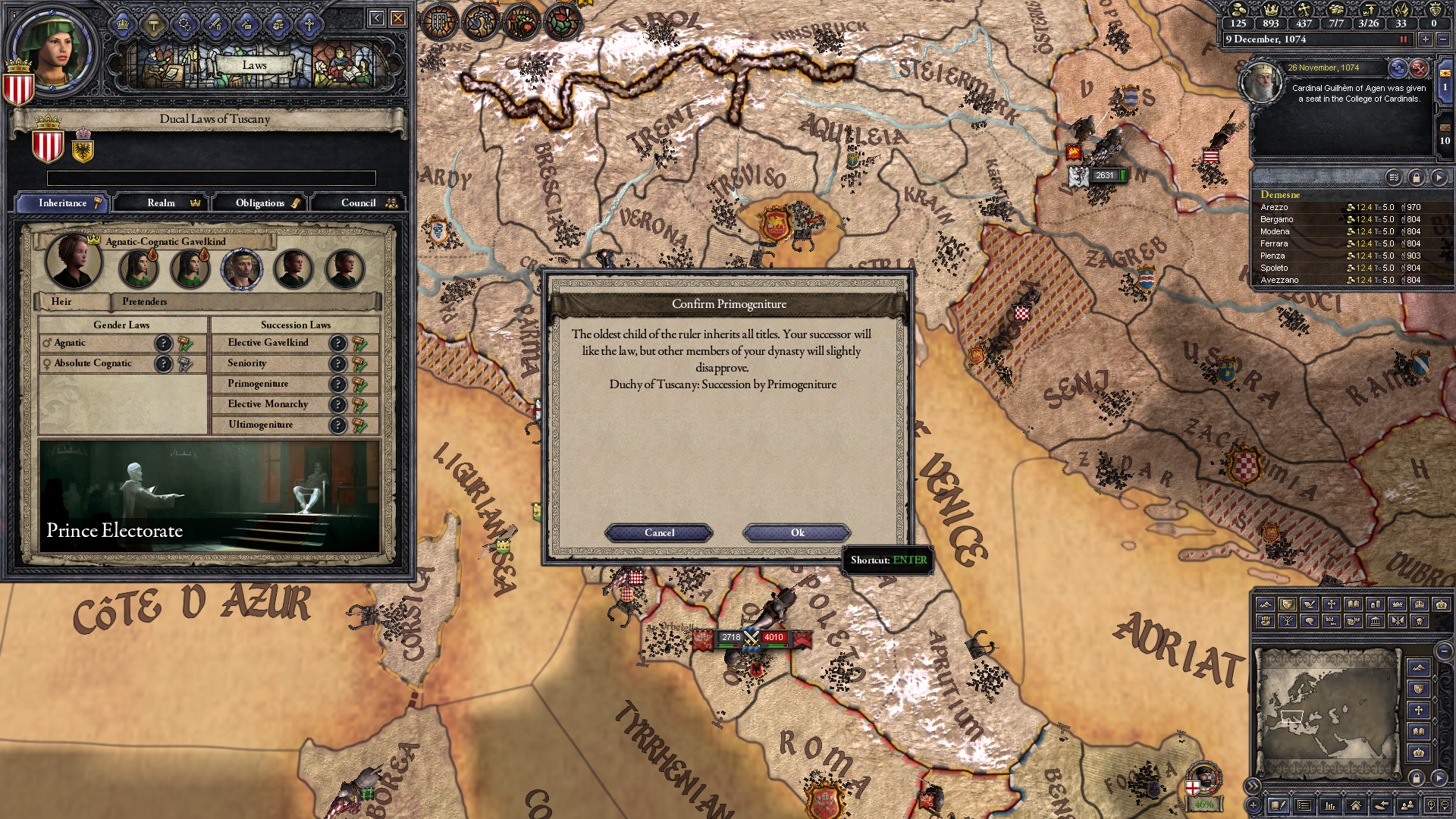Toggle the lock icon on the outliner
Image resolution: width=1456 pixels, height=819 pixels.
click(x=1417, y=177)
